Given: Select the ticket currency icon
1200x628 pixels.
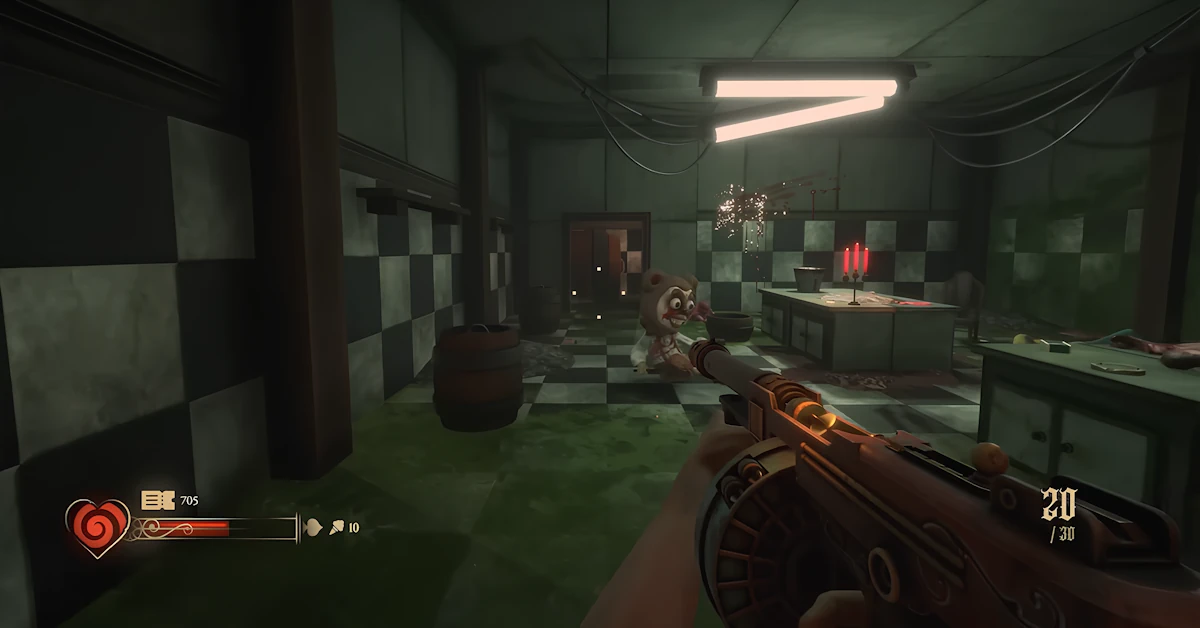Looking at the screenshot, I should pos(158,500).
